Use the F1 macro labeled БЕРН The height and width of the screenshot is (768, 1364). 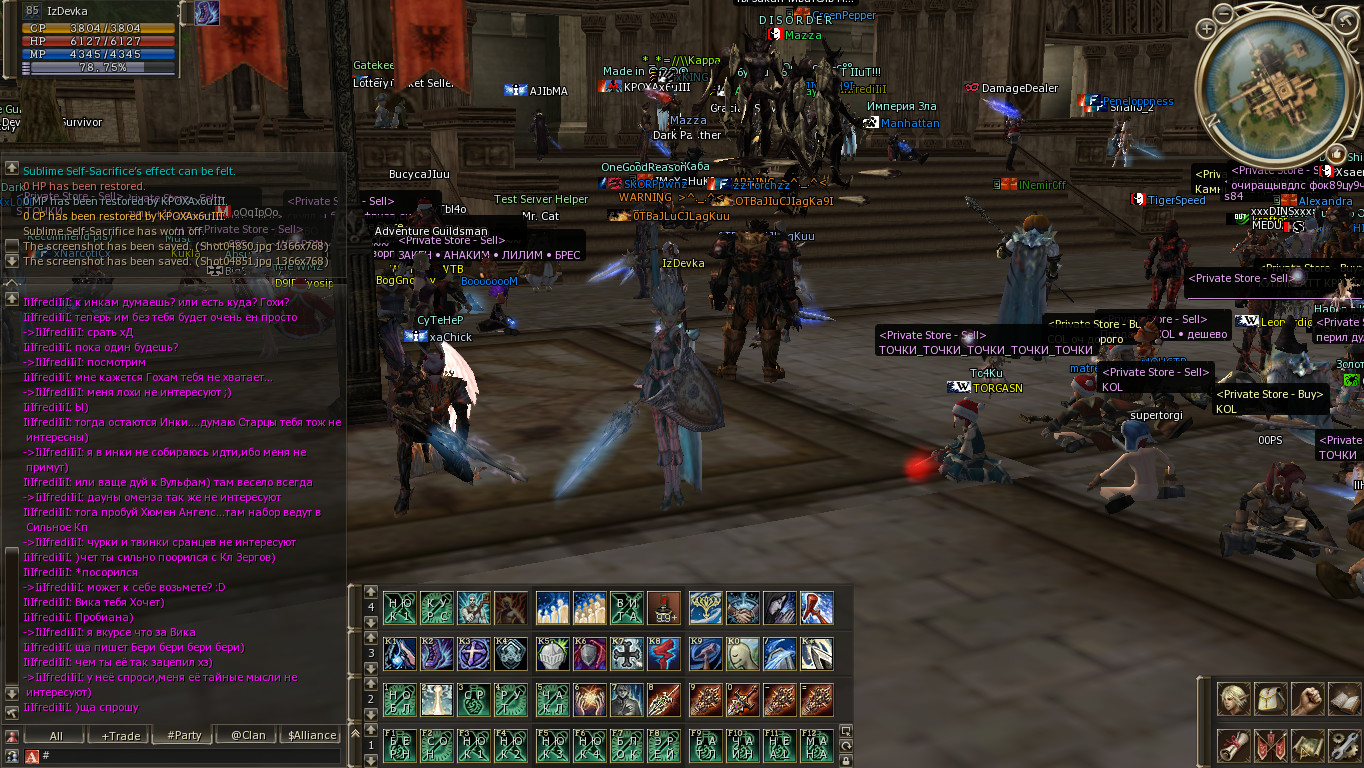(x=399, y=746)
